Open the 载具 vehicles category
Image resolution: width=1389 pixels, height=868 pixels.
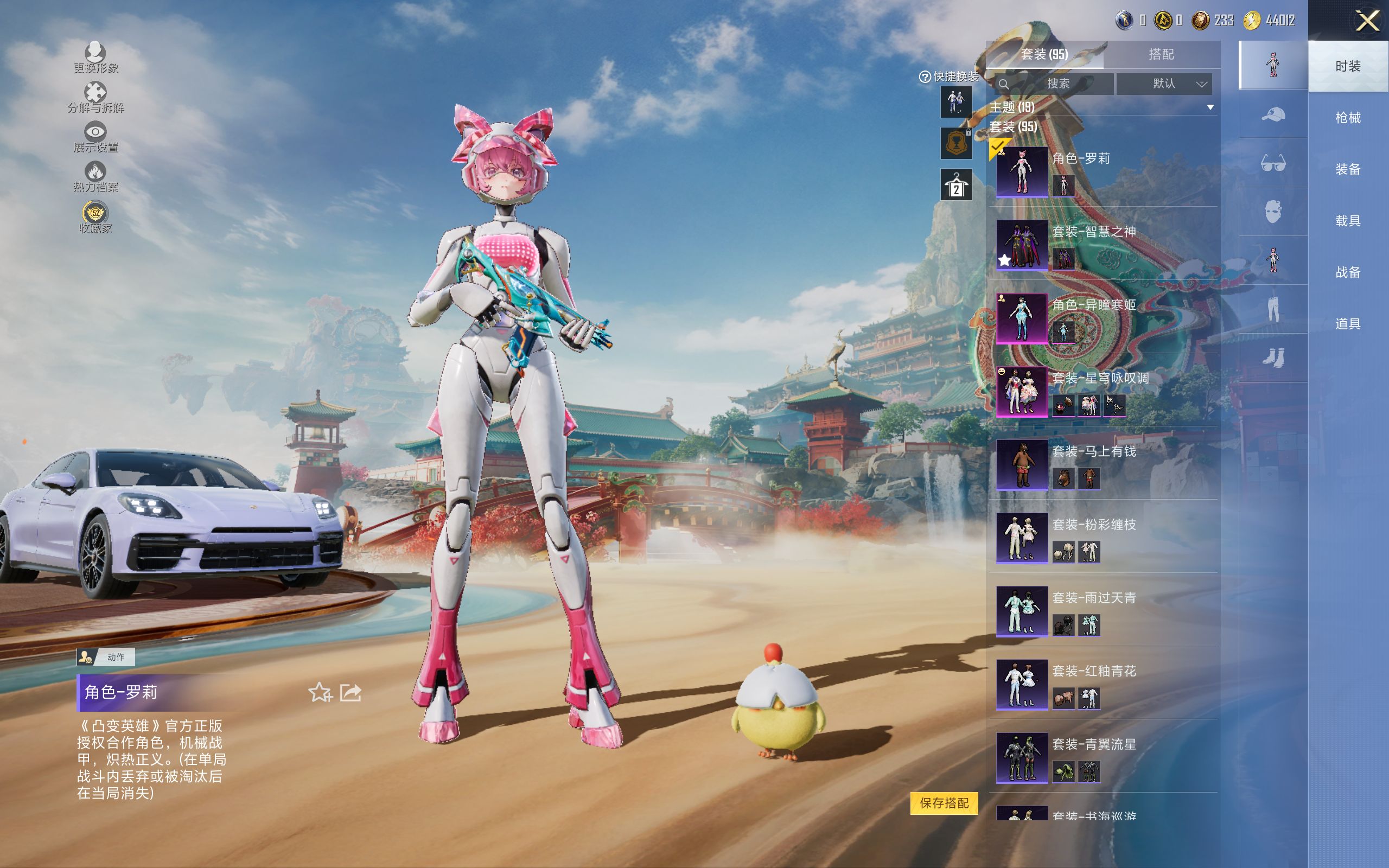(1348, 221)
